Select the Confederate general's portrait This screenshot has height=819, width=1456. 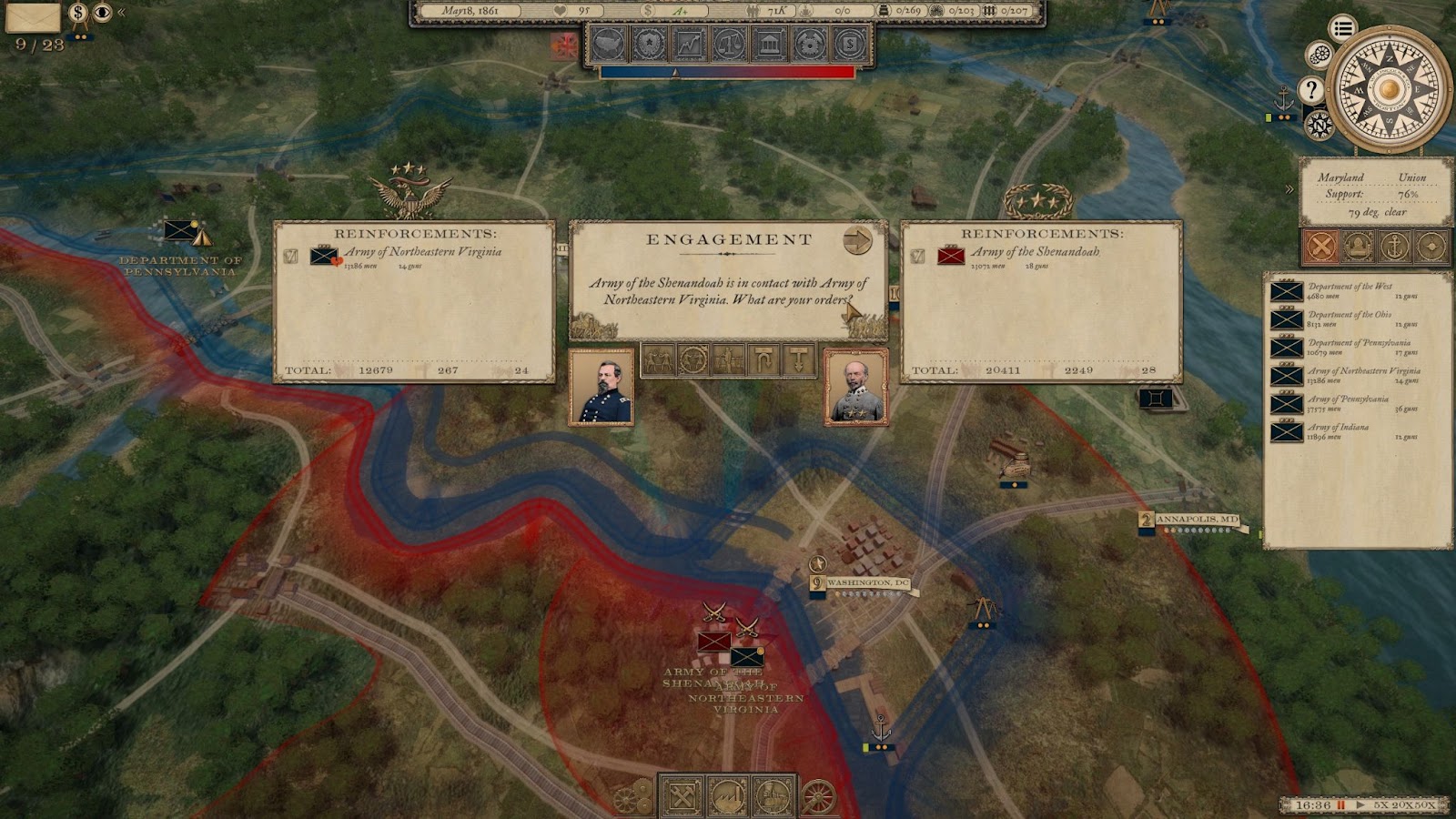[855, 387]
